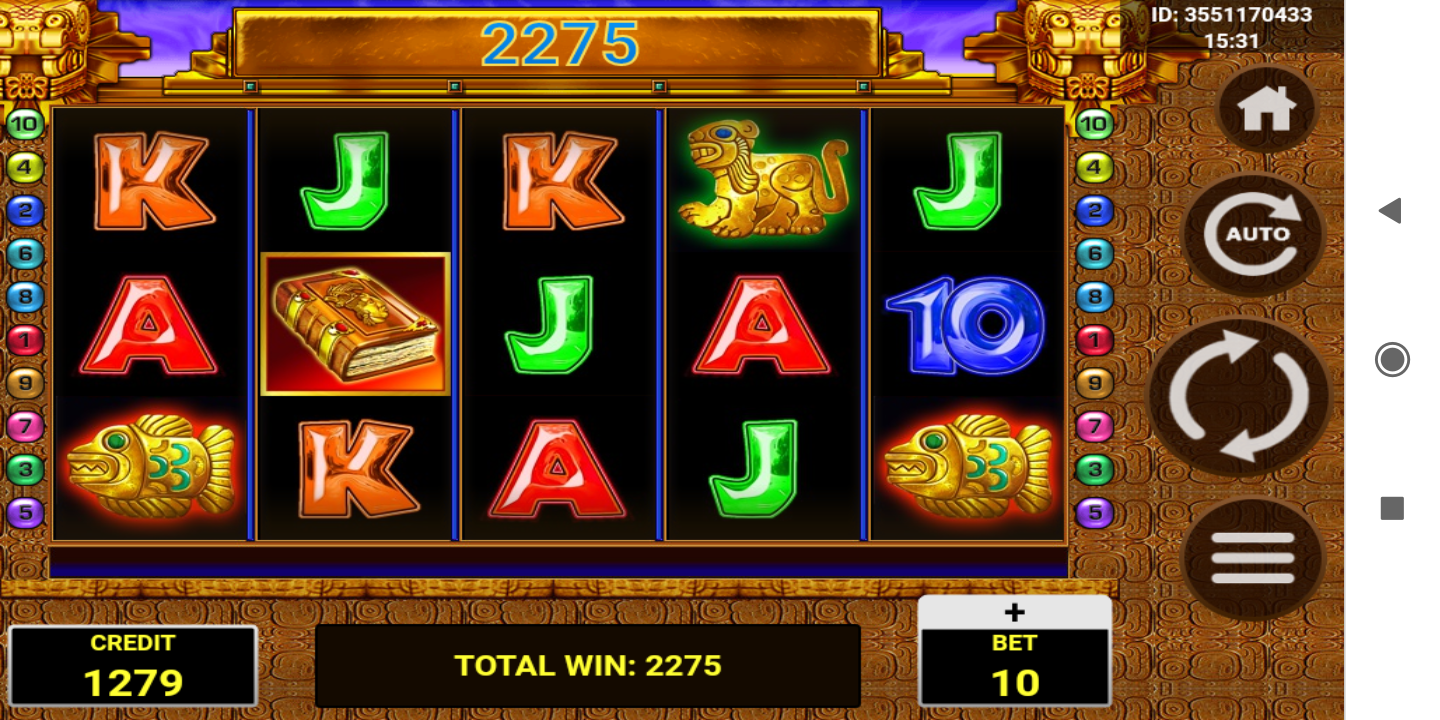Tap the Android back arrow
This screenshot has height=720, width=1440.
point(1390,211)
